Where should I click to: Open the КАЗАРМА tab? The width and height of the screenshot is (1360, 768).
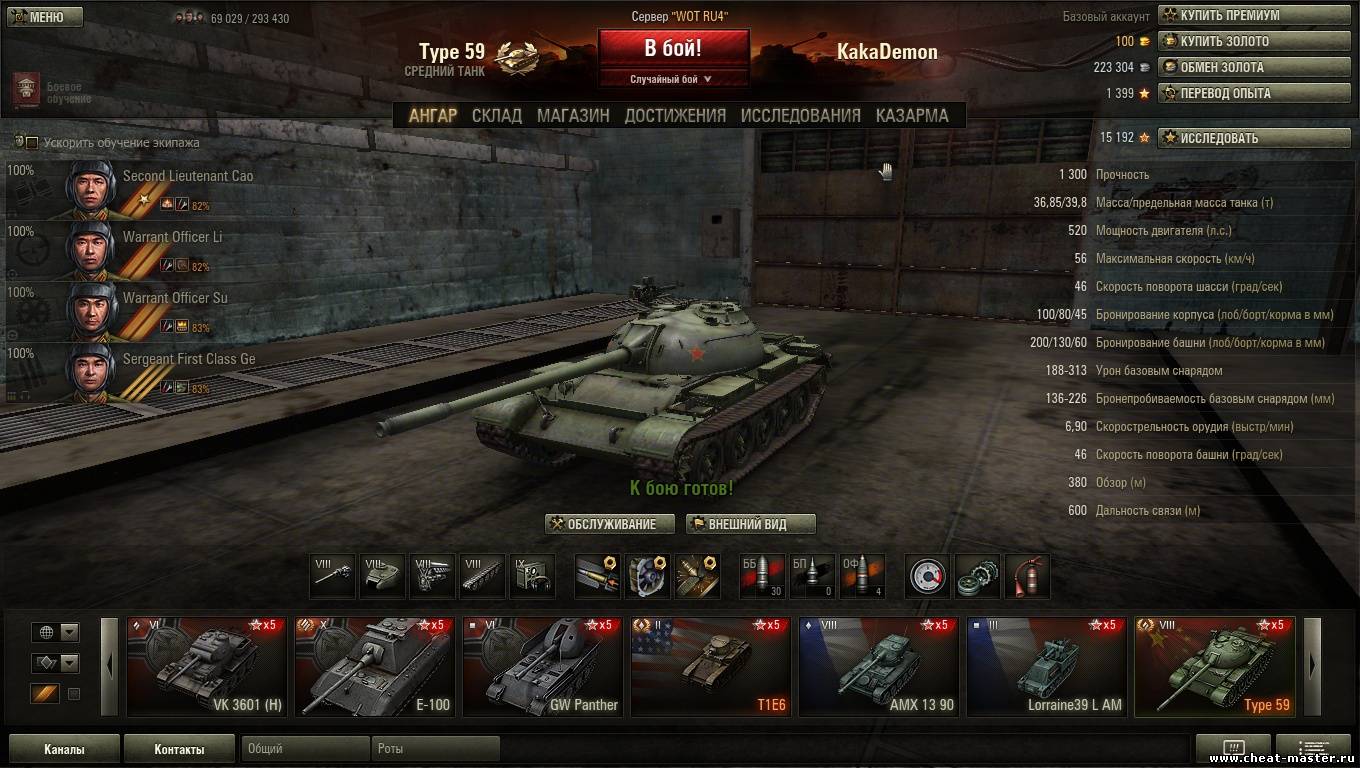[912, 115]
